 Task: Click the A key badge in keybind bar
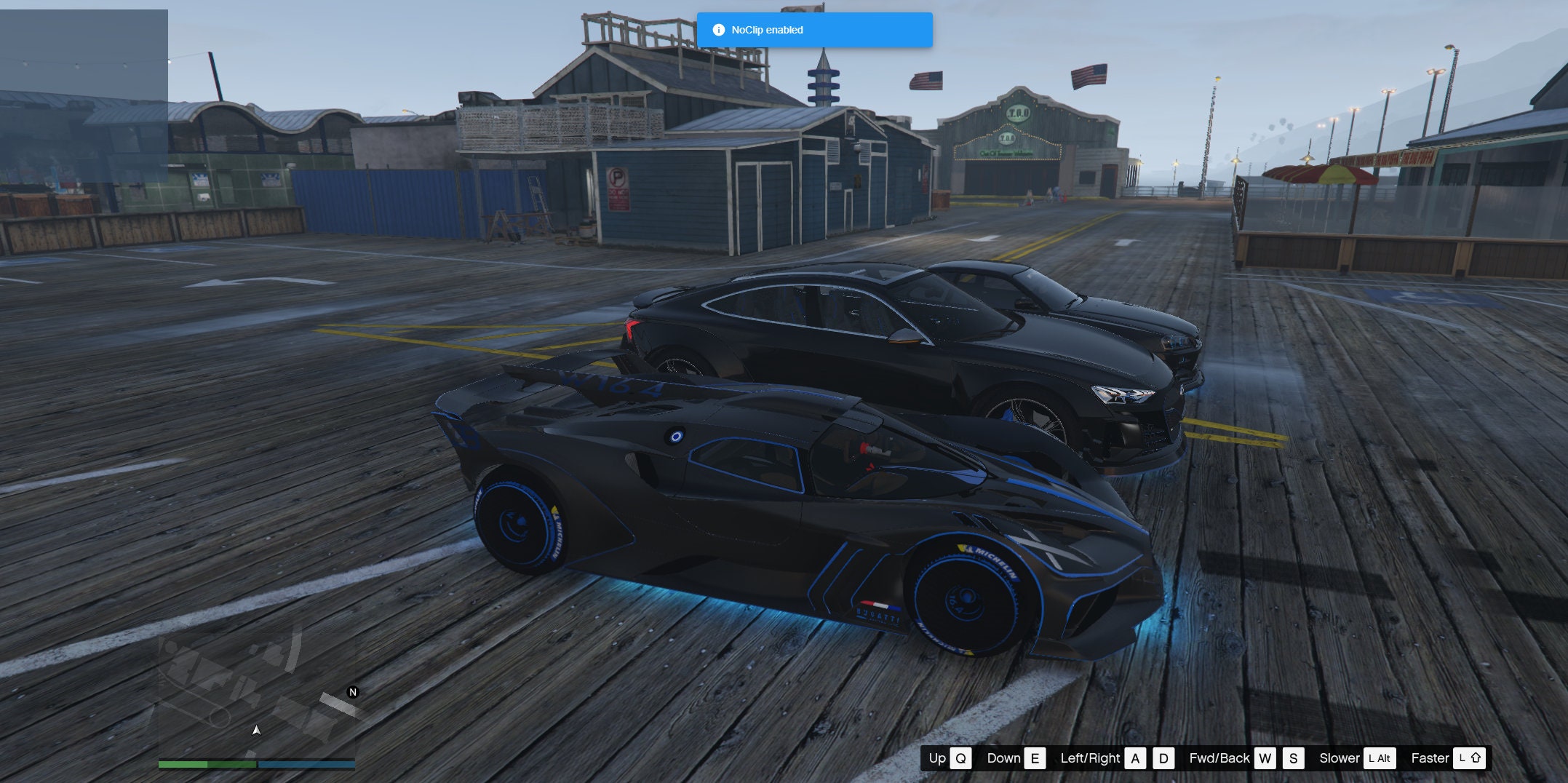(x=1134, y=758)
